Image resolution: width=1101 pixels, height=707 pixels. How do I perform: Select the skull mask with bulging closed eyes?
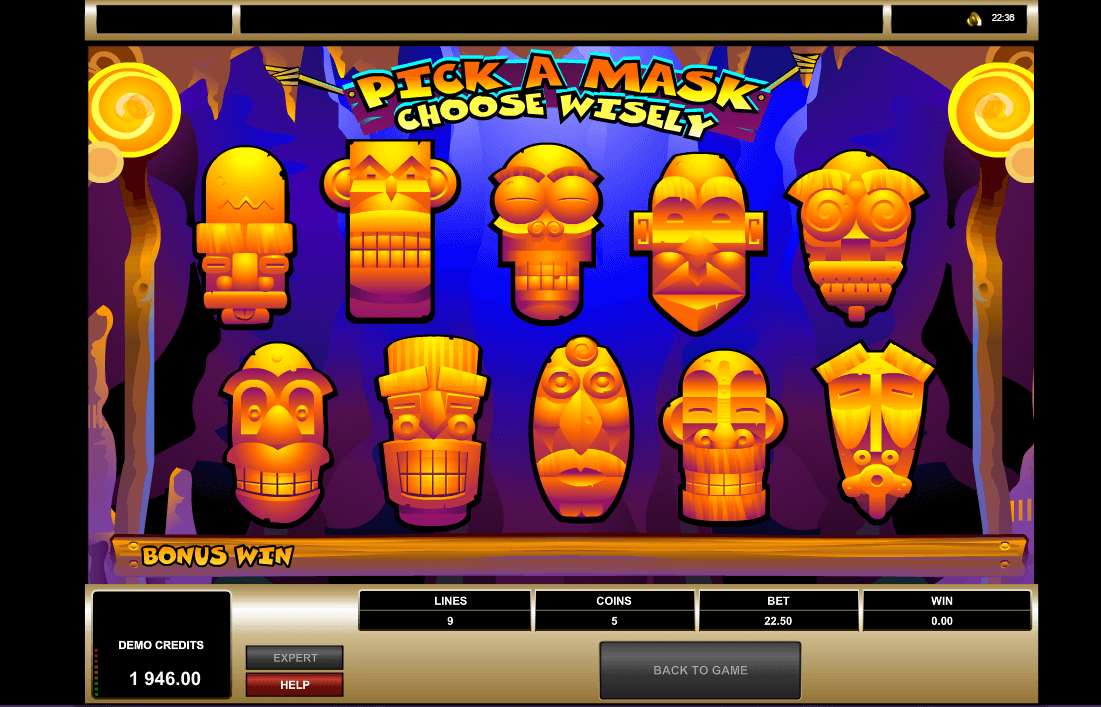(545, 233)
